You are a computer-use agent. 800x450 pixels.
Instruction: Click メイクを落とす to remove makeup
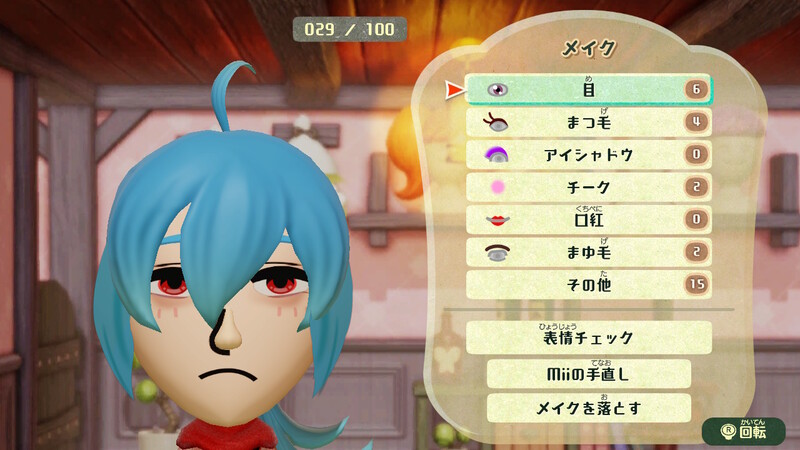pyautogui.click(x=589, y=408)
